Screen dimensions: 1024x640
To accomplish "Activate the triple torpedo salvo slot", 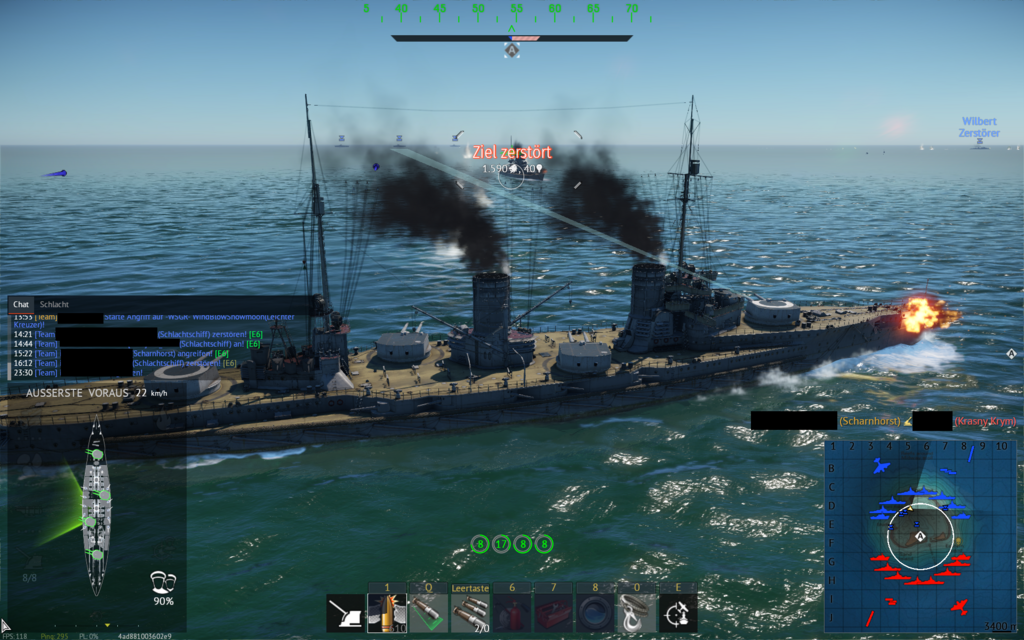I will point(470,613).
